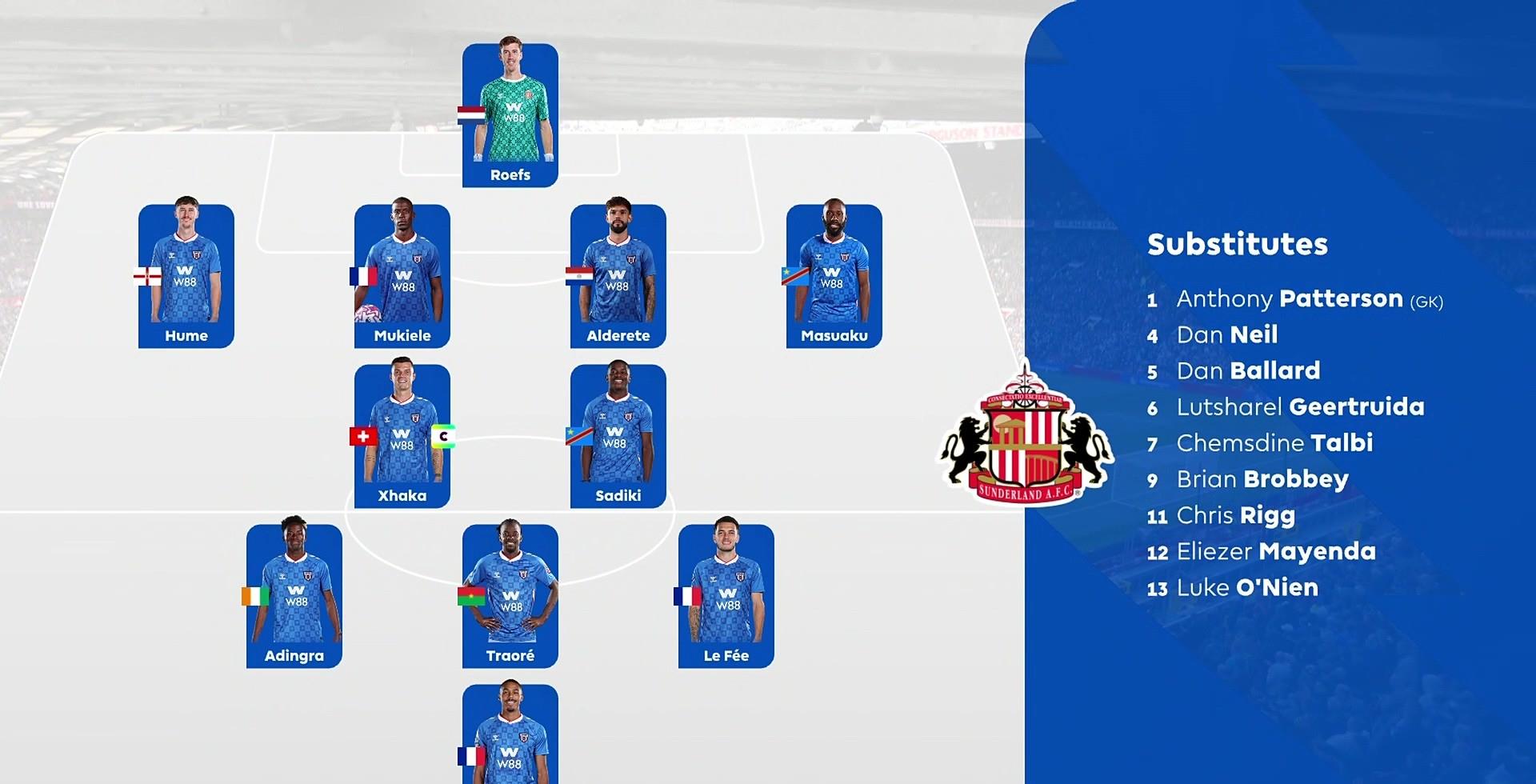Viewport: 1536px width, 784px height.
Task: Choose captain Xhaka's card
Action: 402,436
